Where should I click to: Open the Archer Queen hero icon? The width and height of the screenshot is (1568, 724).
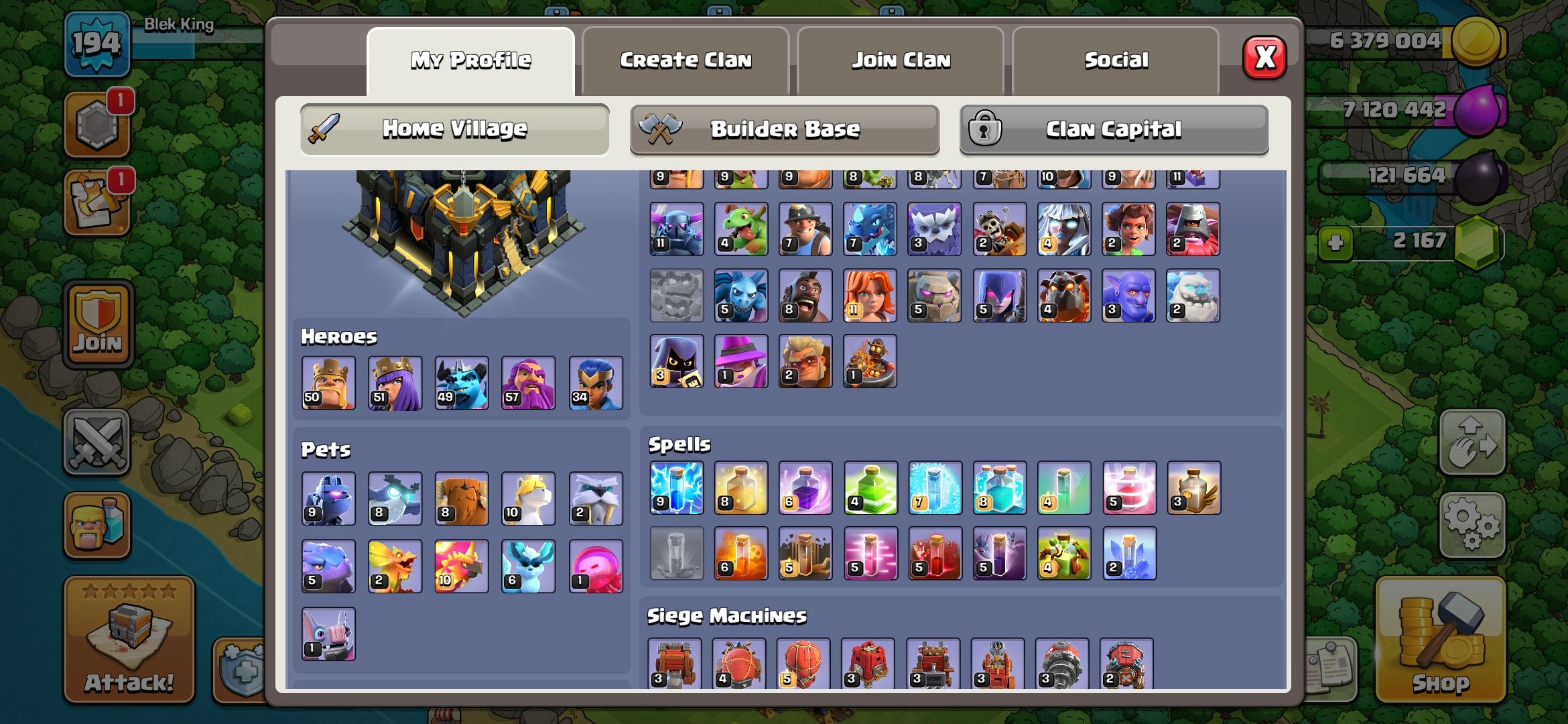395,382
